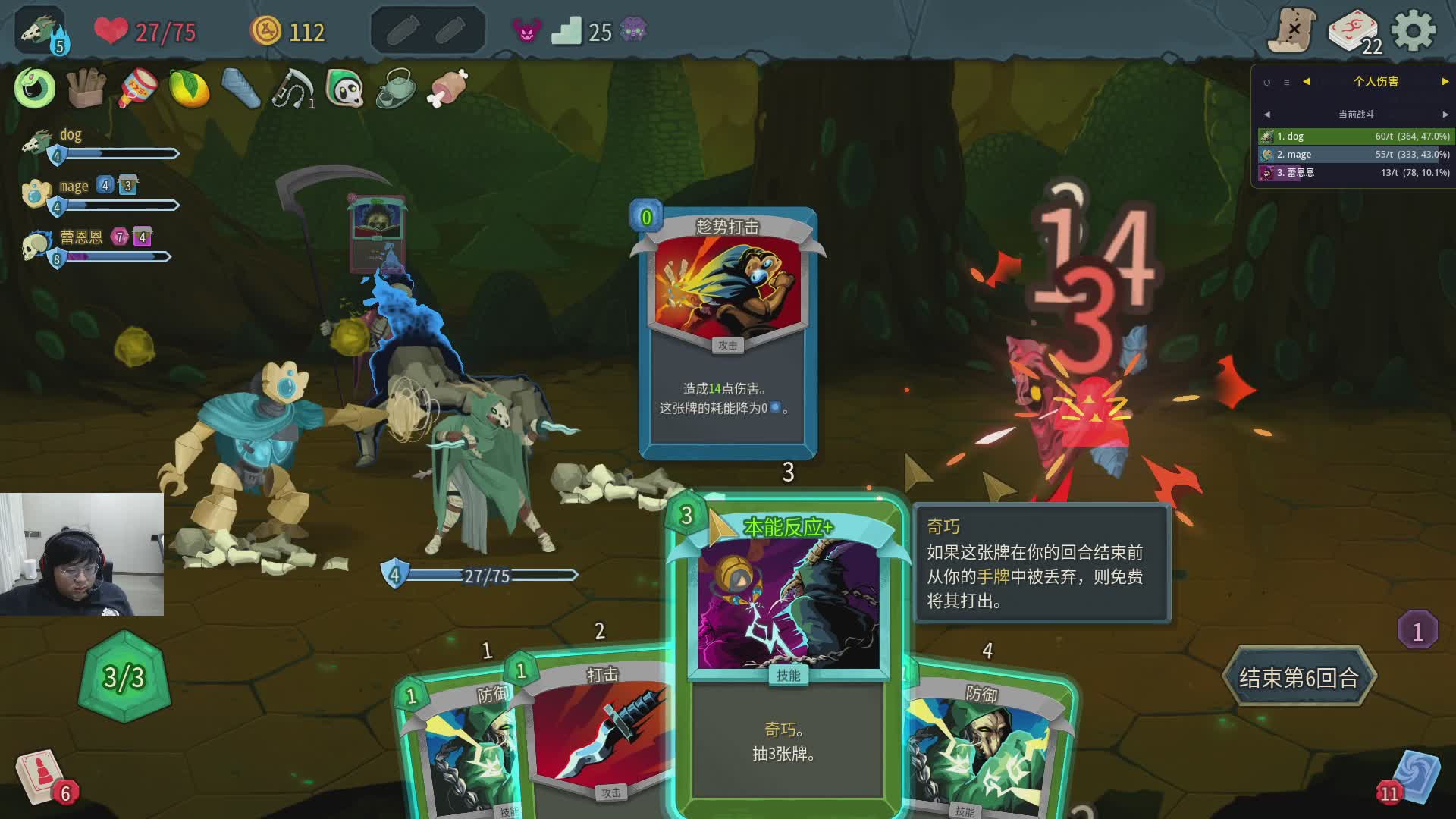This screenshot has width=1456, height=819.
Task: Inspect the mango relic
Action: pyautogui.click(x=189, y=89)
